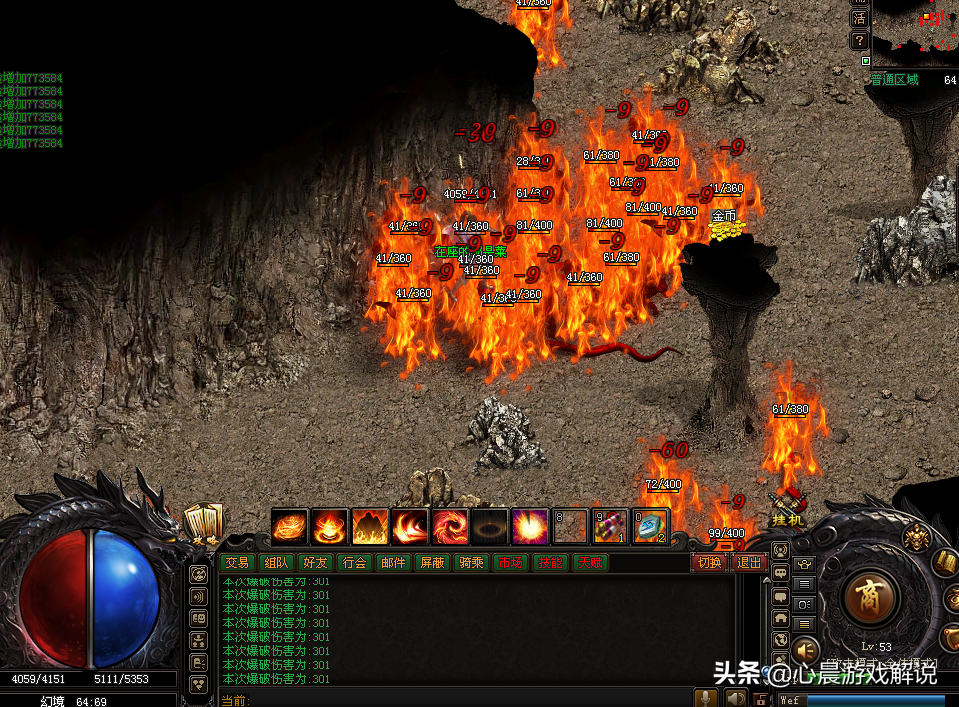View the 天赋 talents panel
Screen dimensions: 959x707
click(588, 563)
